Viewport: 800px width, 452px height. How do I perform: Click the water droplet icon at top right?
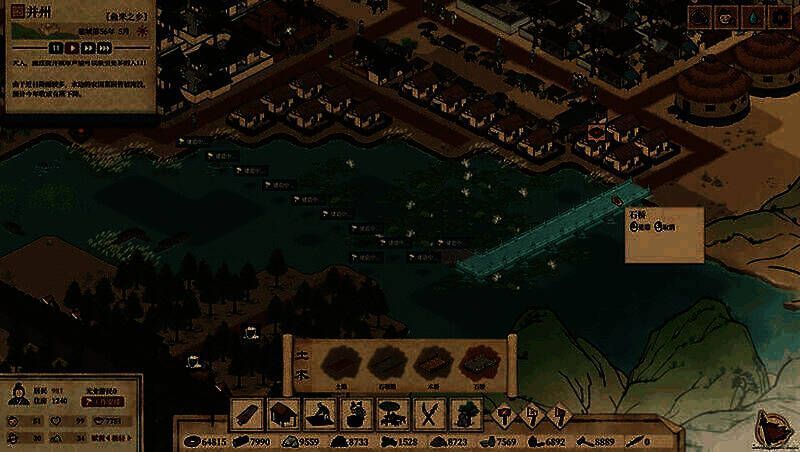click(x=753, y=16)
